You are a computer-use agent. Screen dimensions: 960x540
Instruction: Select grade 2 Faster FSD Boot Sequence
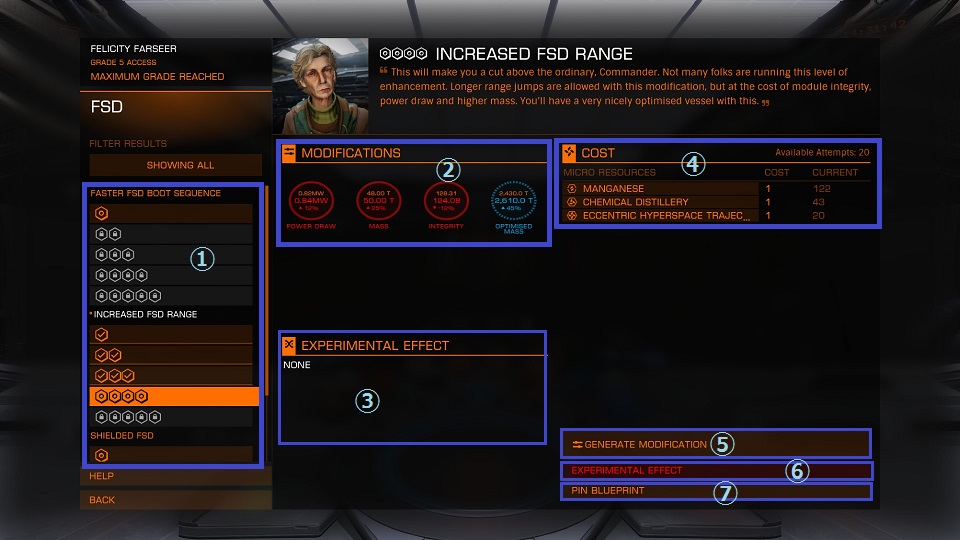coord(172,233)
